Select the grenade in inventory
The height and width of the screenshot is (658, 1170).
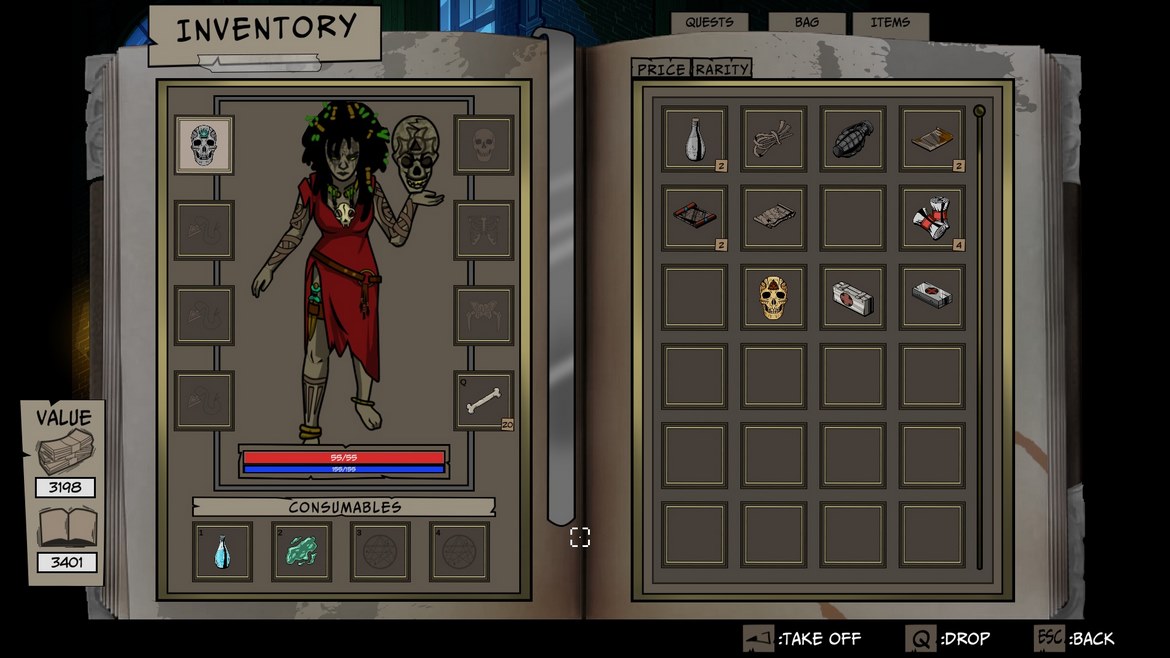pos(852,139)
